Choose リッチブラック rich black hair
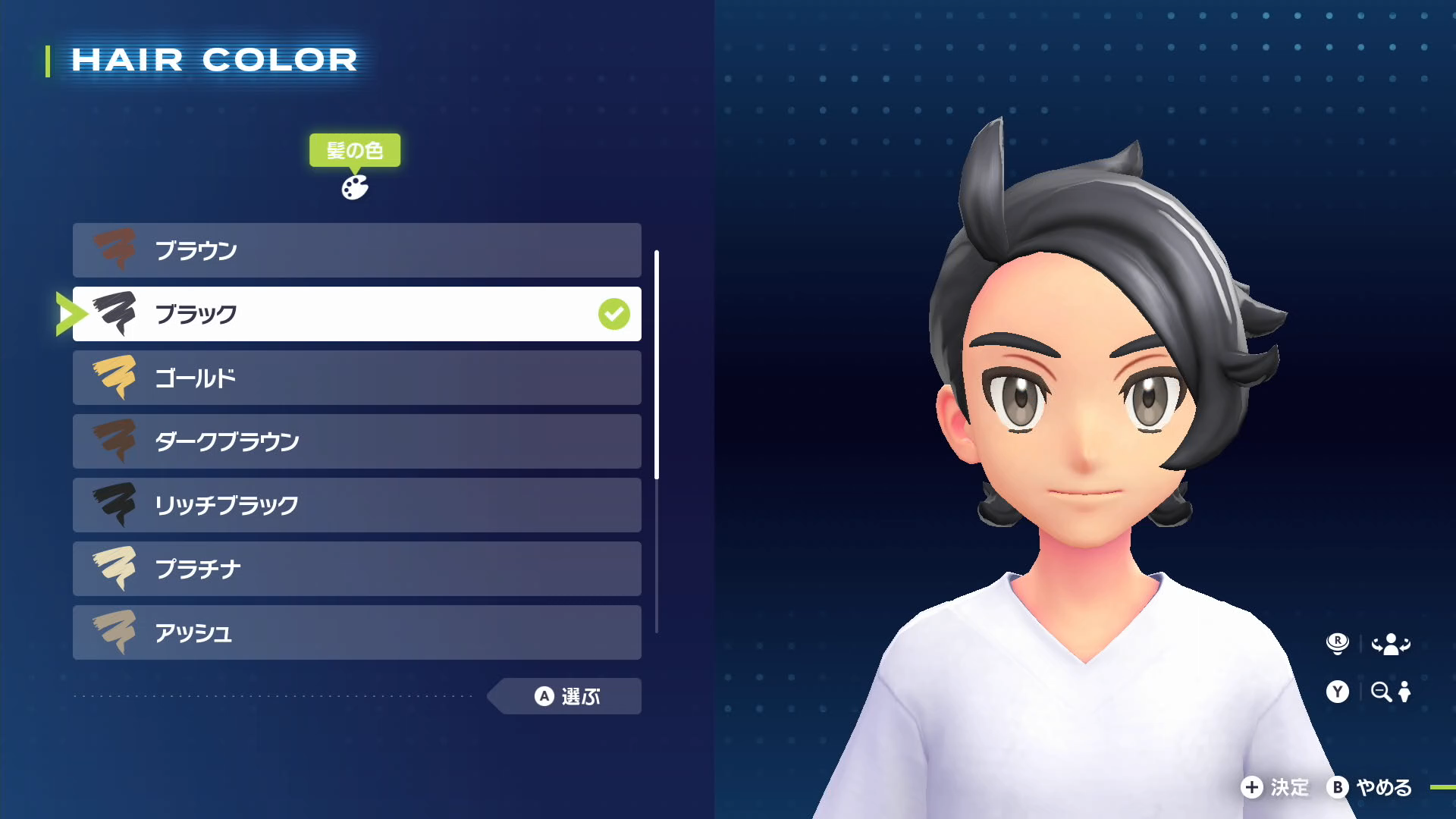1456x819 pixels. [356, 505]
